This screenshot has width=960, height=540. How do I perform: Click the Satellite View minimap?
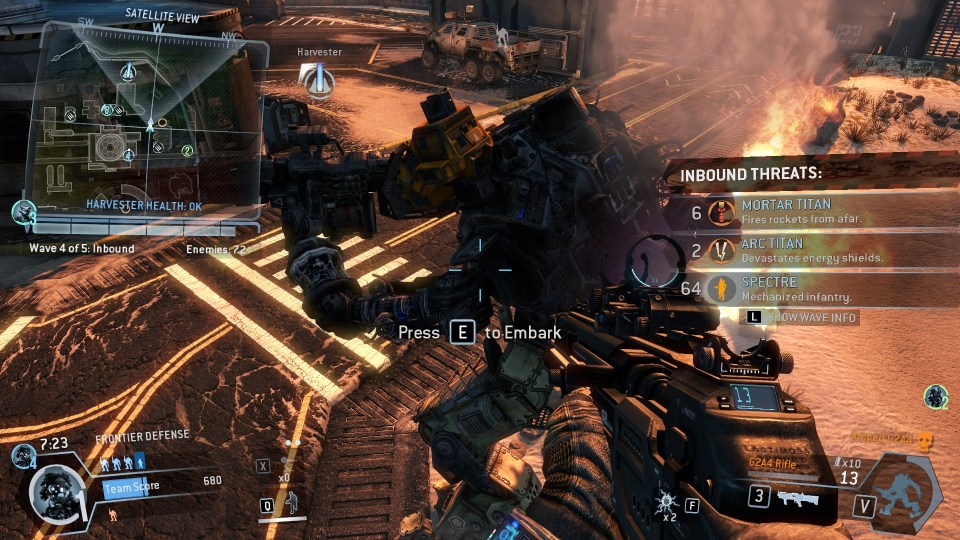(x=140, y=120)
